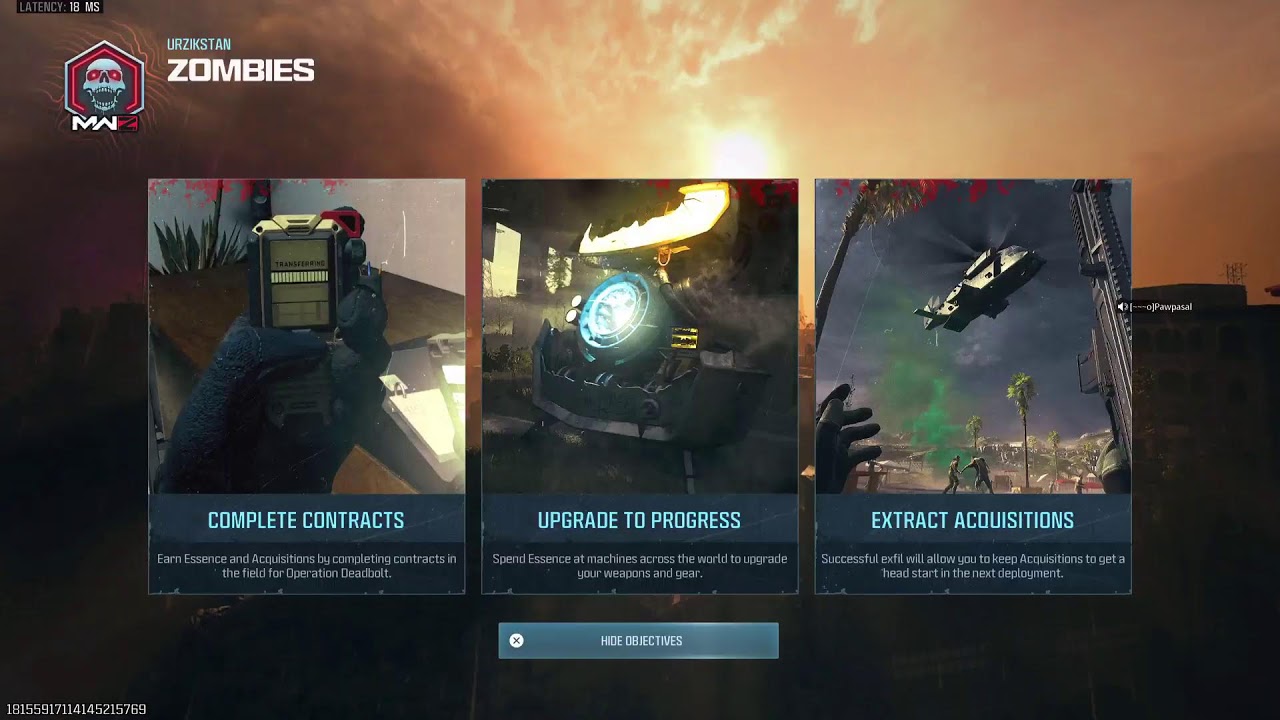
Task: Click the Hide Objectives button
Action: coord(638,641)
